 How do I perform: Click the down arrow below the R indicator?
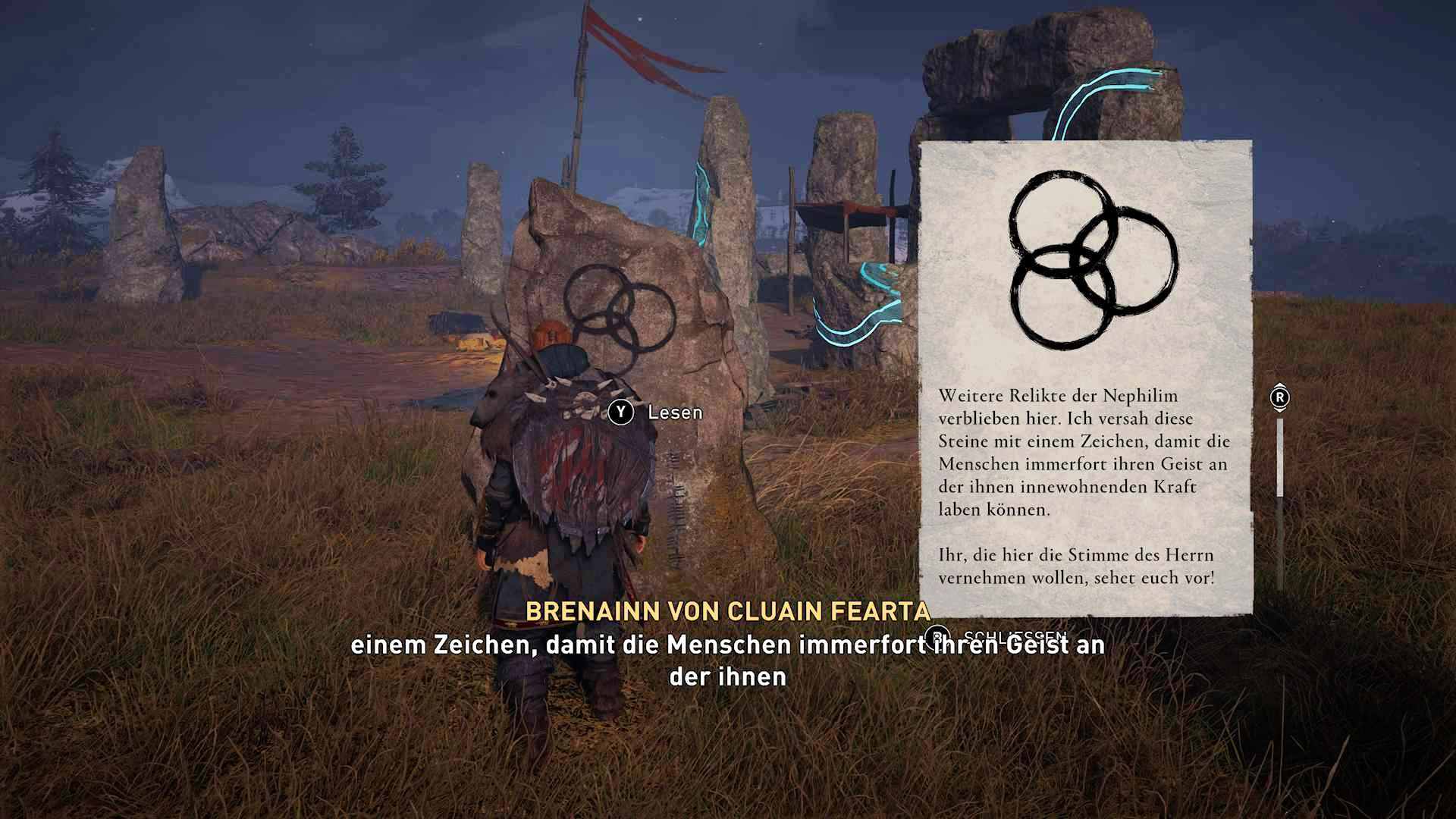point(1280,409)
